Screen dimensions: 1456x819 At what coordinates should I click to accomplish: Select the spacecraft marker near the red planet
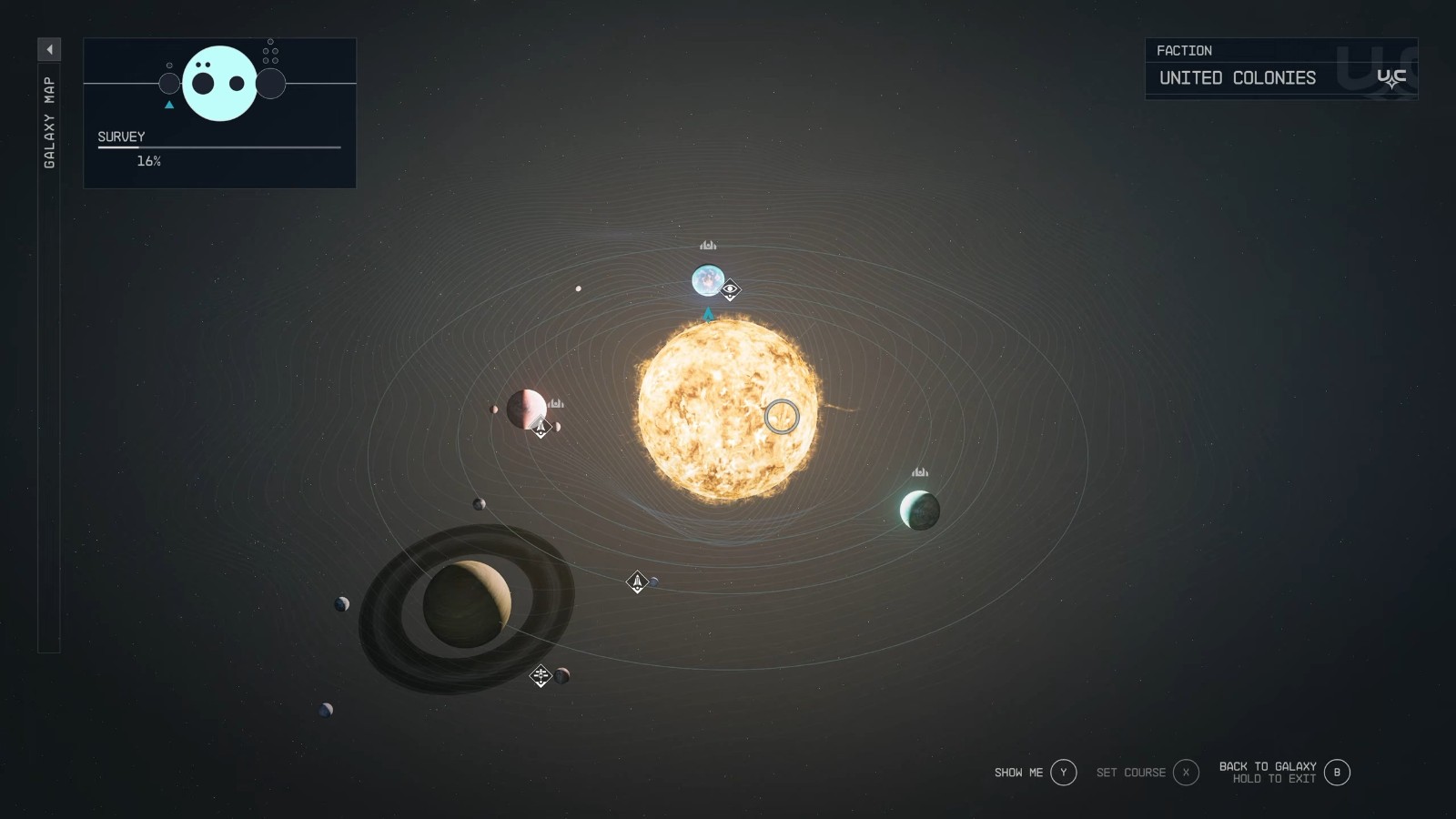point(541,426)
